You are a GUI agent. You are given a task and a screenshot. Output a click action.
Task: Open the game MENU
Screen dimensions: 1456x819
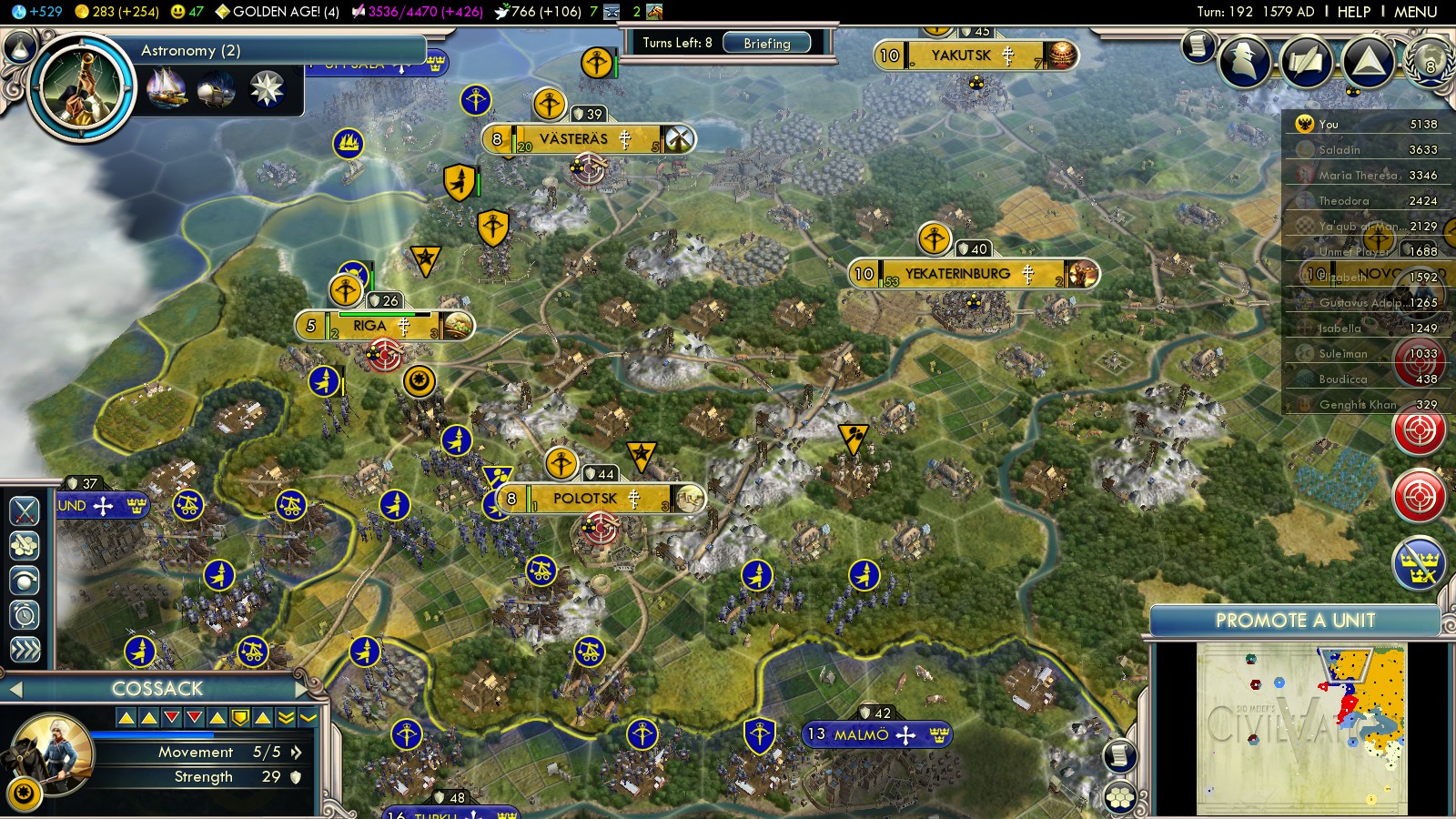(x=1415, y=12)
